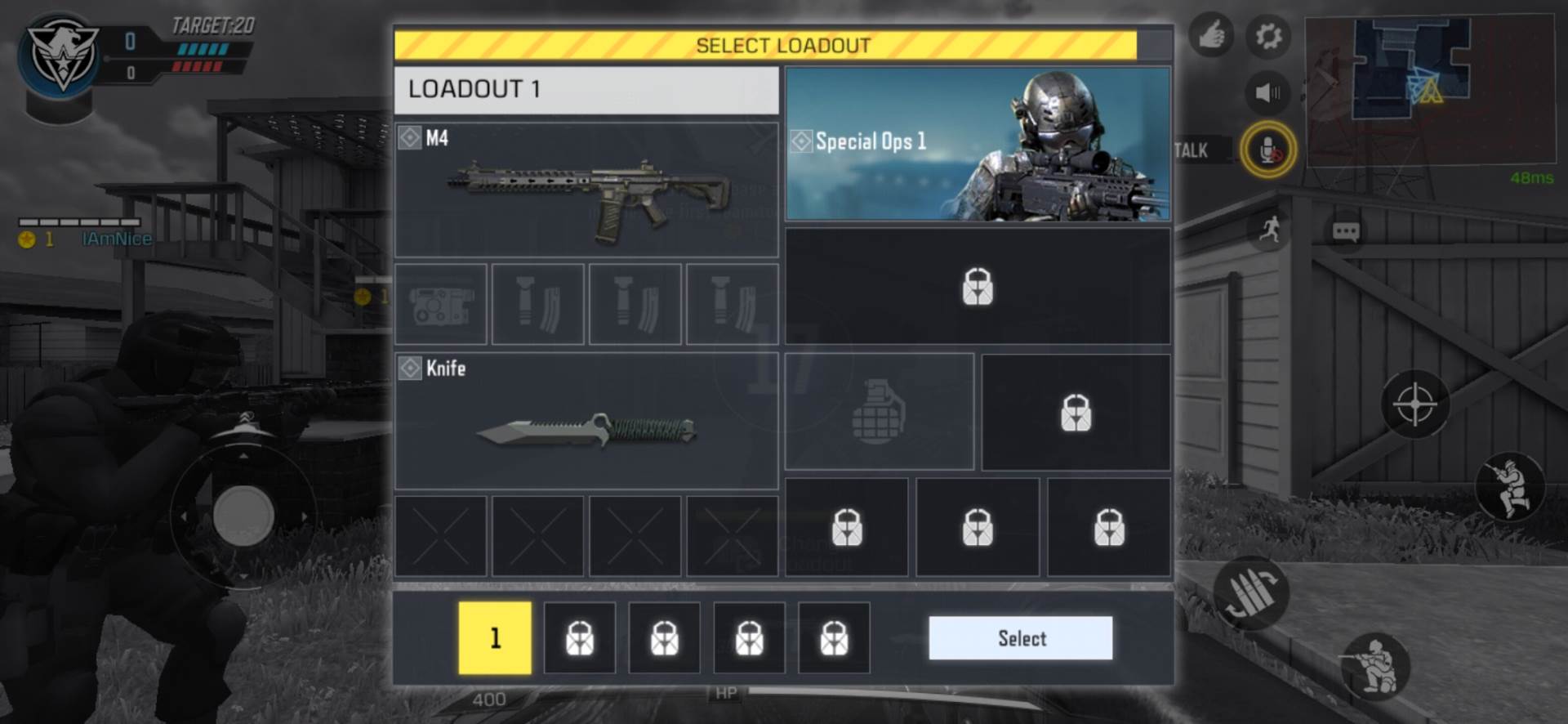1568x724 pixels.
Task: Toggle the locked Operator Skill slot
Action: coord(978,288)
